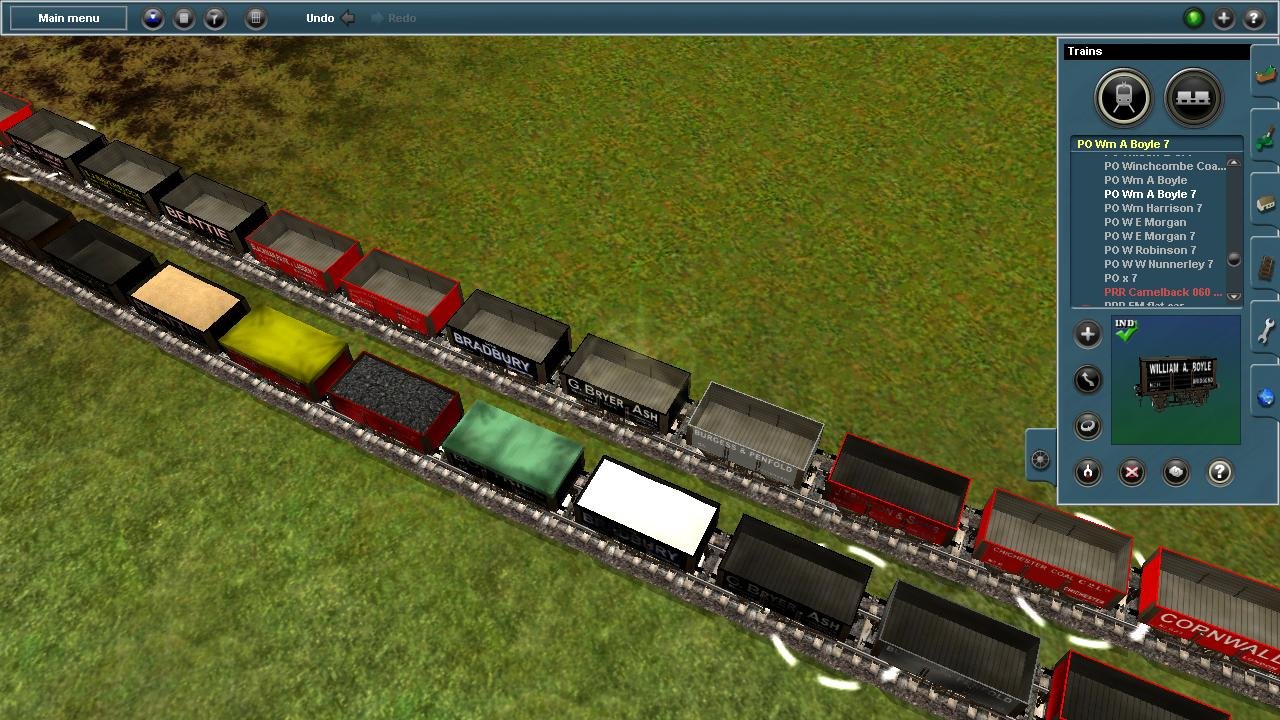The image size is (1280, 720).
Task: Open help with the top bar question mark
Action: pyautogui.click(x=1253, y=18)
